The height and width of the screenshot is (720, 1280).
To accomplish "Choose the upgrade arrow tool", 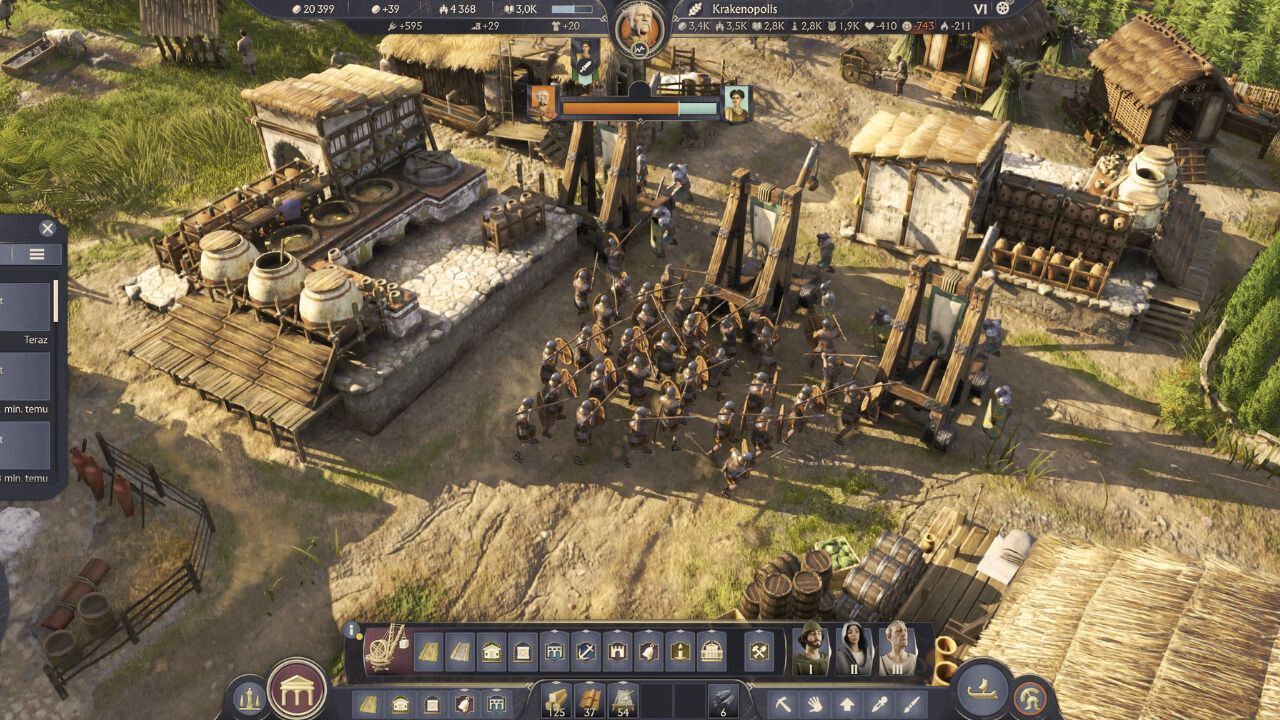I will tap(847, 704).
